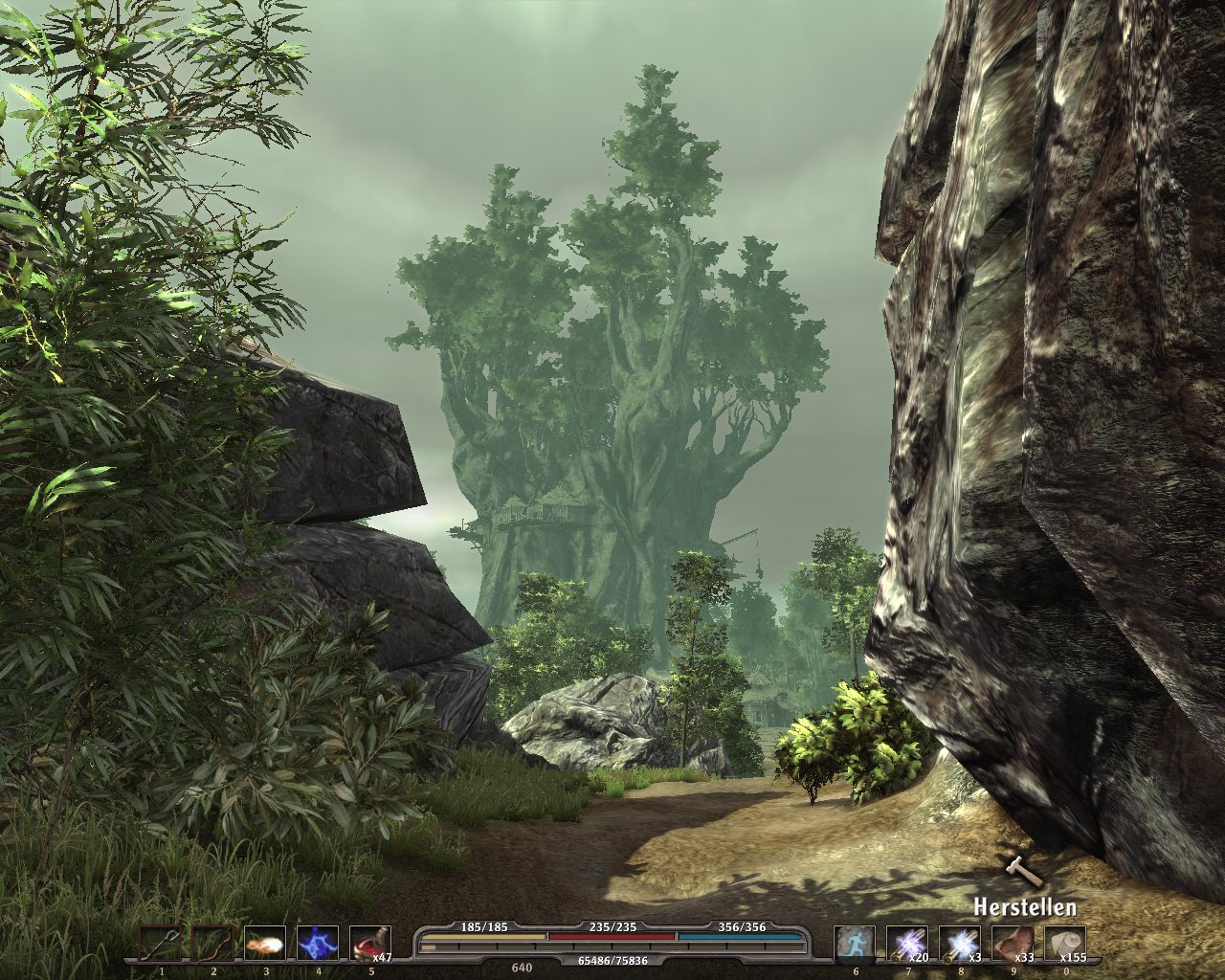The width and height of the screenshot is (1225, 980).
Task: Eat the raw meat from hotbar
Action: pyautogui.click(x=1013, y=944)
